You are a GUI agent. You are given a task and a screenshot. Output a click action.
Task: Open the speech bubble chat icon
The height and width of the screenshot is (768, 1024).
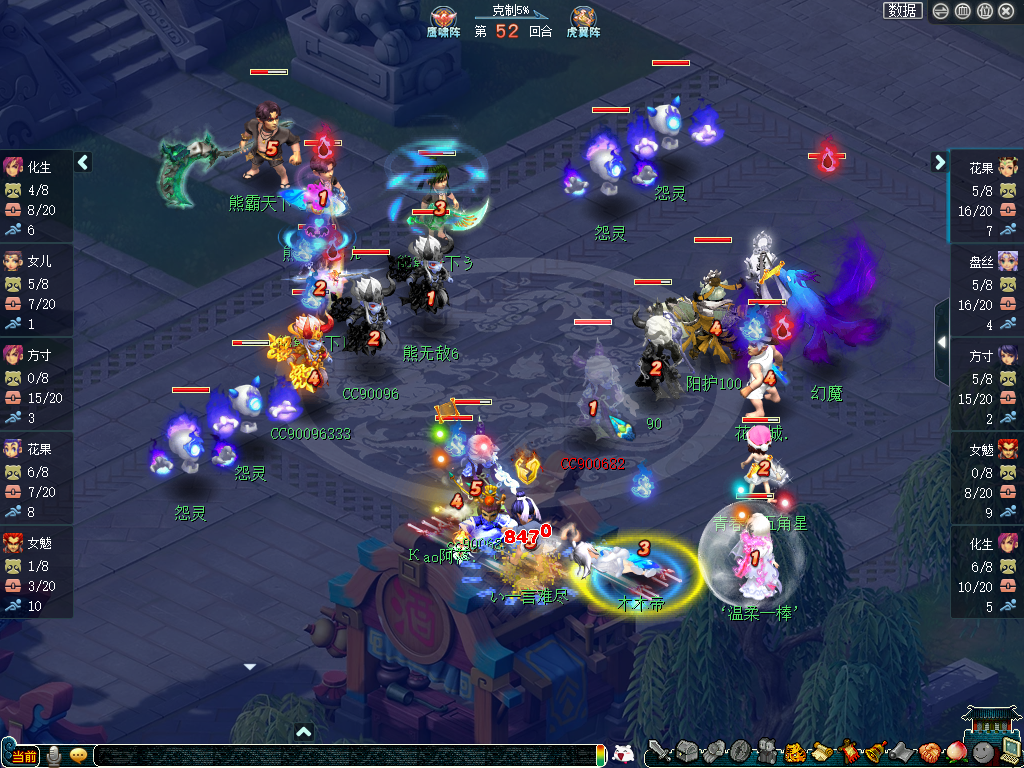point(78,755)
